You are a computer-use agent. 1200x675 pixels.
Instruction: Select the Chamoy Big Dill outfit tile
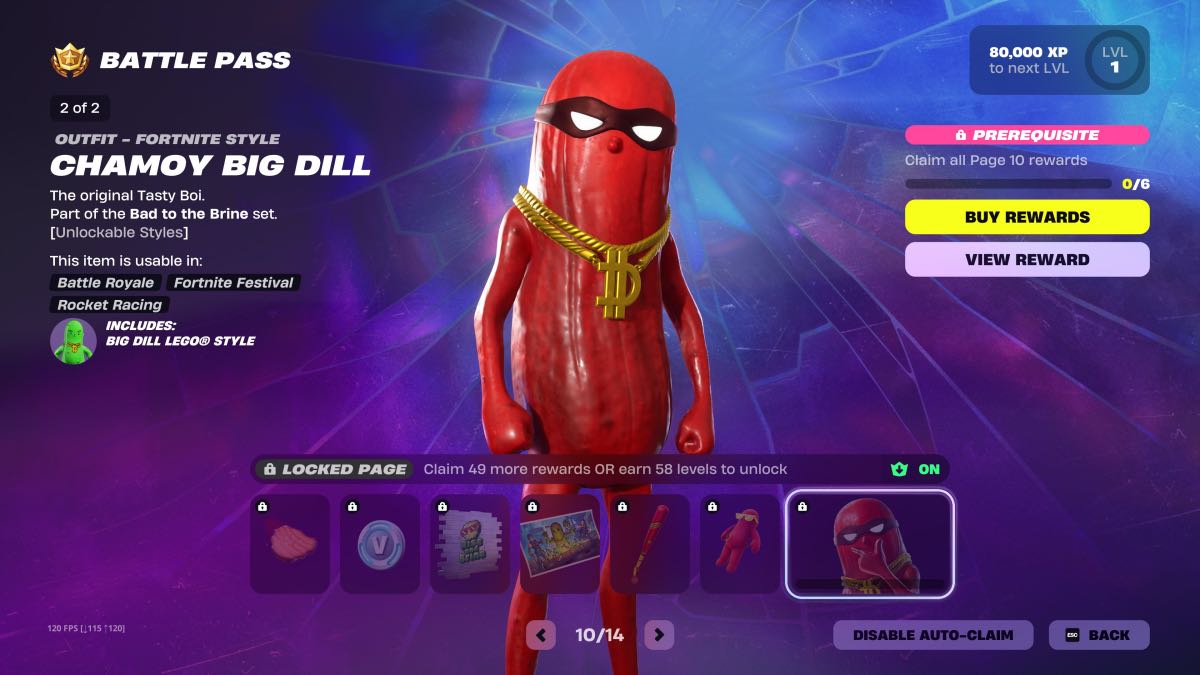point(869,544)
